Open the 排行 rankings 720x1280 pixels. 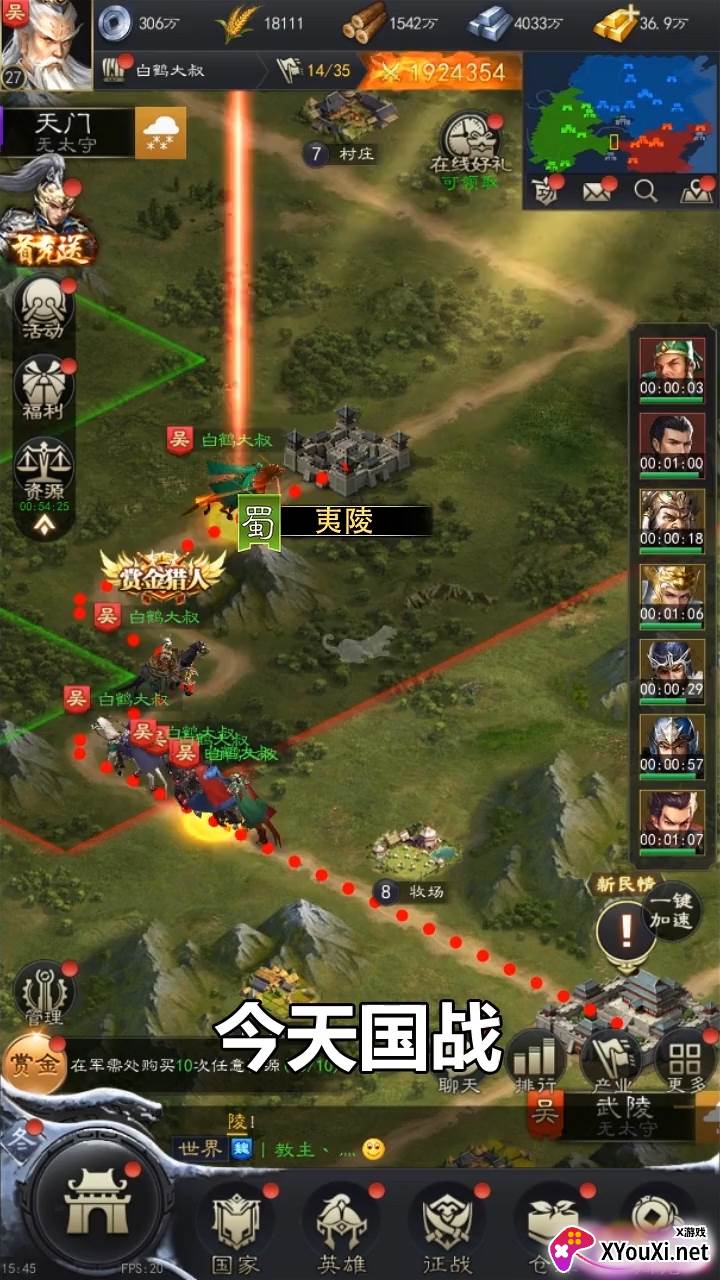[533, 1062]
